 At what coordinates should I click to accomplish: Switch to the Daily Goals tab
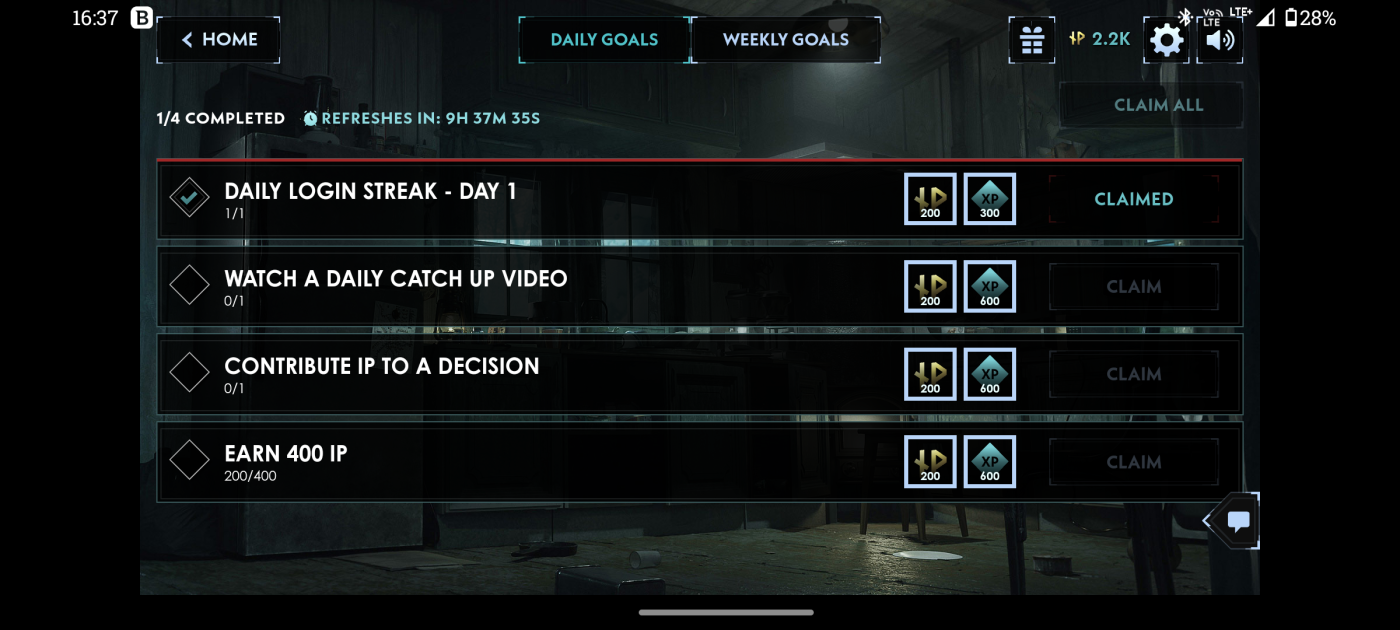coord(604,40)
